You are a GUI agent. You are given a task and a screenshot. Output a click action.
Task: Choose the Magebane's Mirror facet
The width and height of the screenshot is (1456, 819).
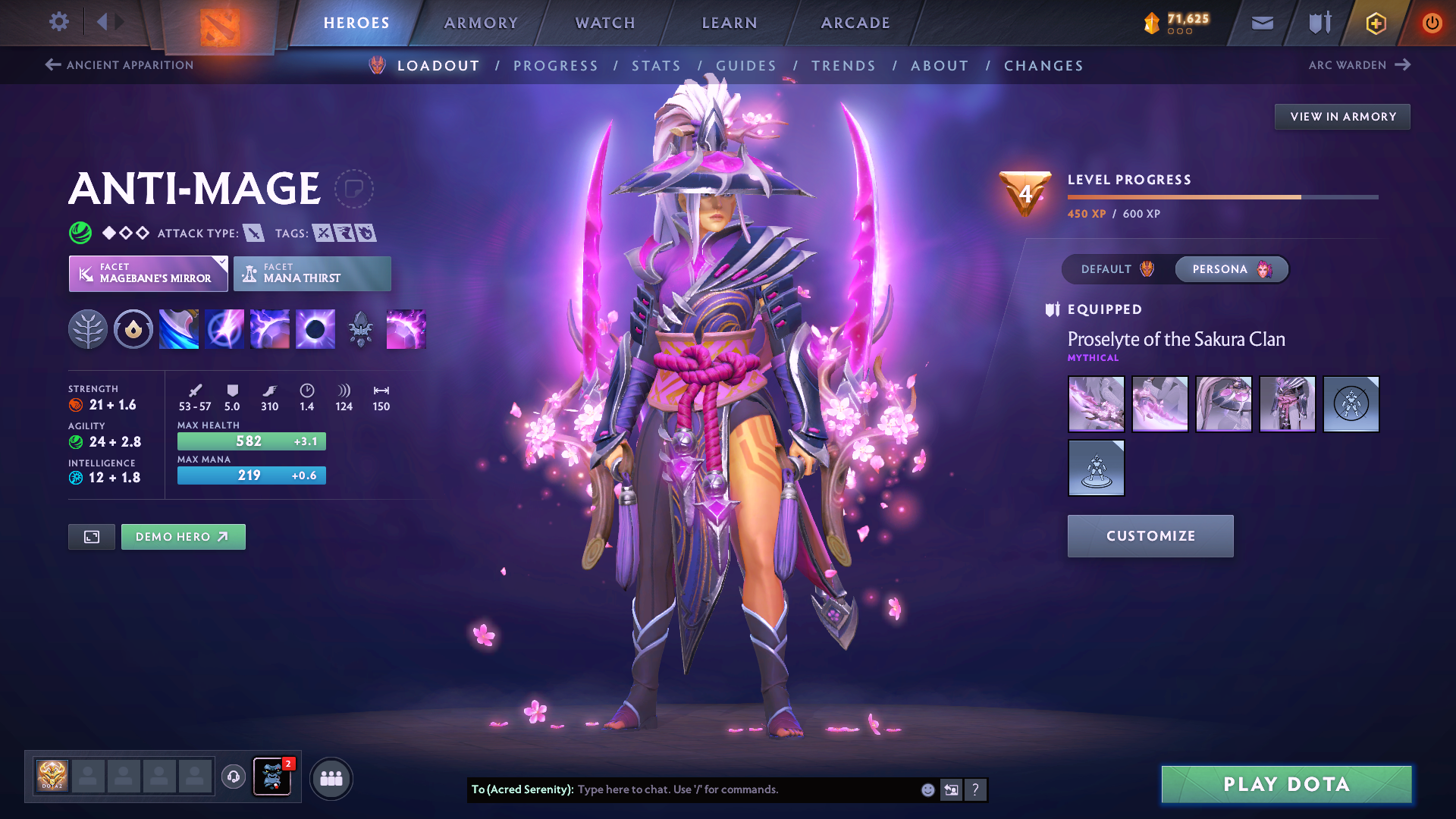coord(148,274)
